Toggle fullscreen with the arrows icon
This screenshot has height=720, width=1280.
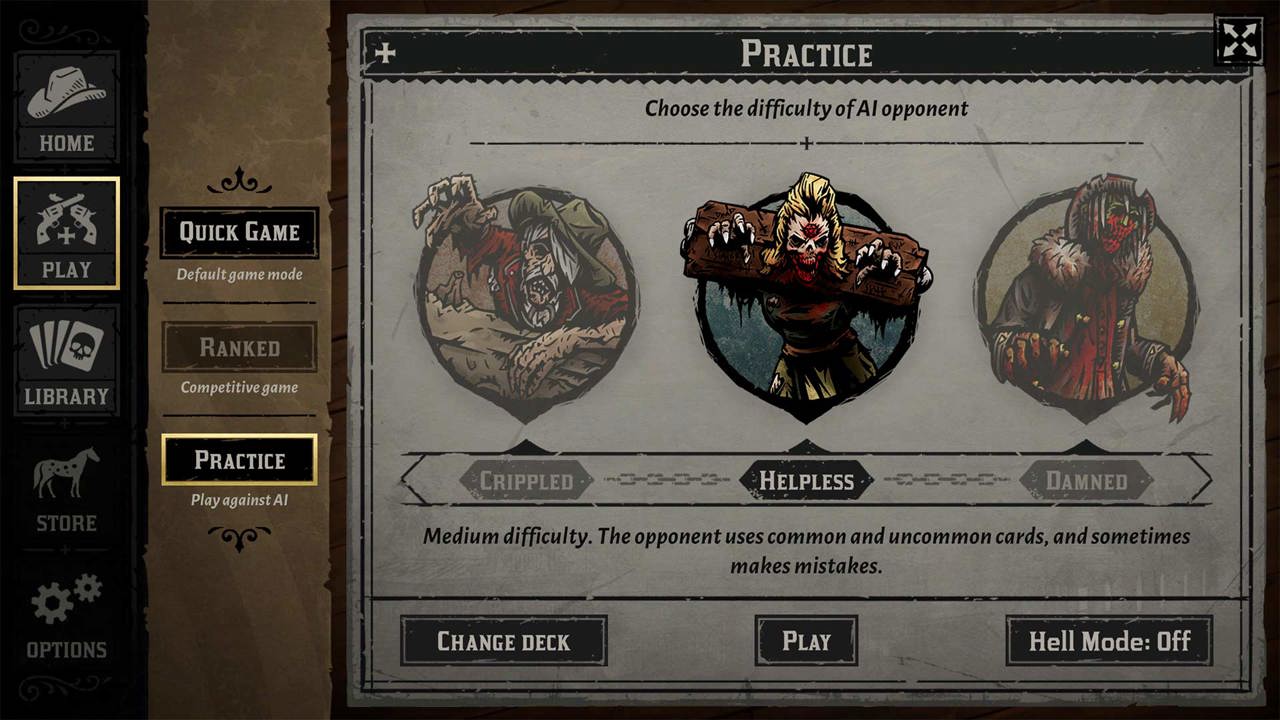[1238, 41]
